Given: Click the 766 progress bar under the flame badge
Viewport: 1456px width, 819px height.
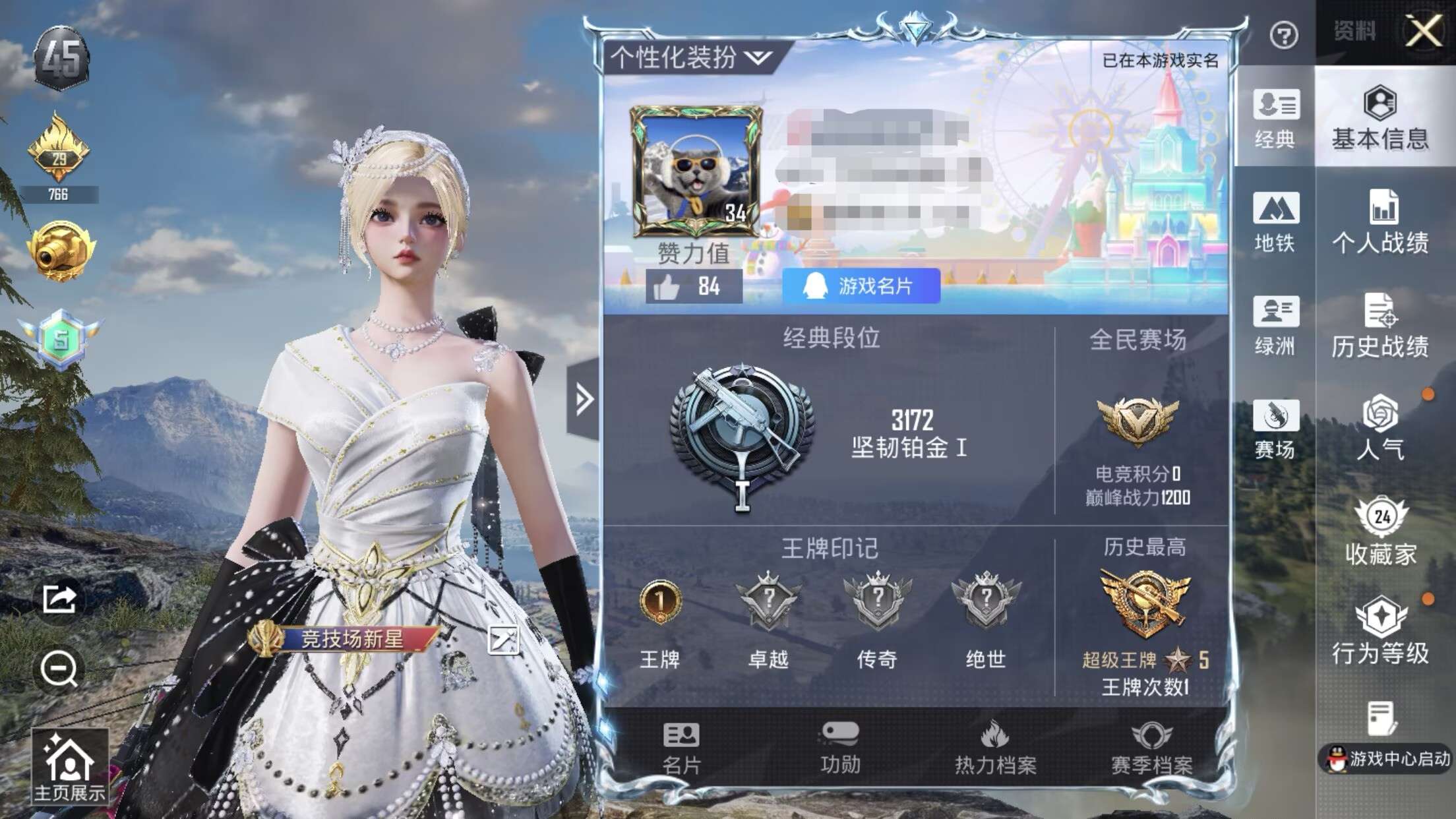Looking at the screenshot, I should coord(61,195).
